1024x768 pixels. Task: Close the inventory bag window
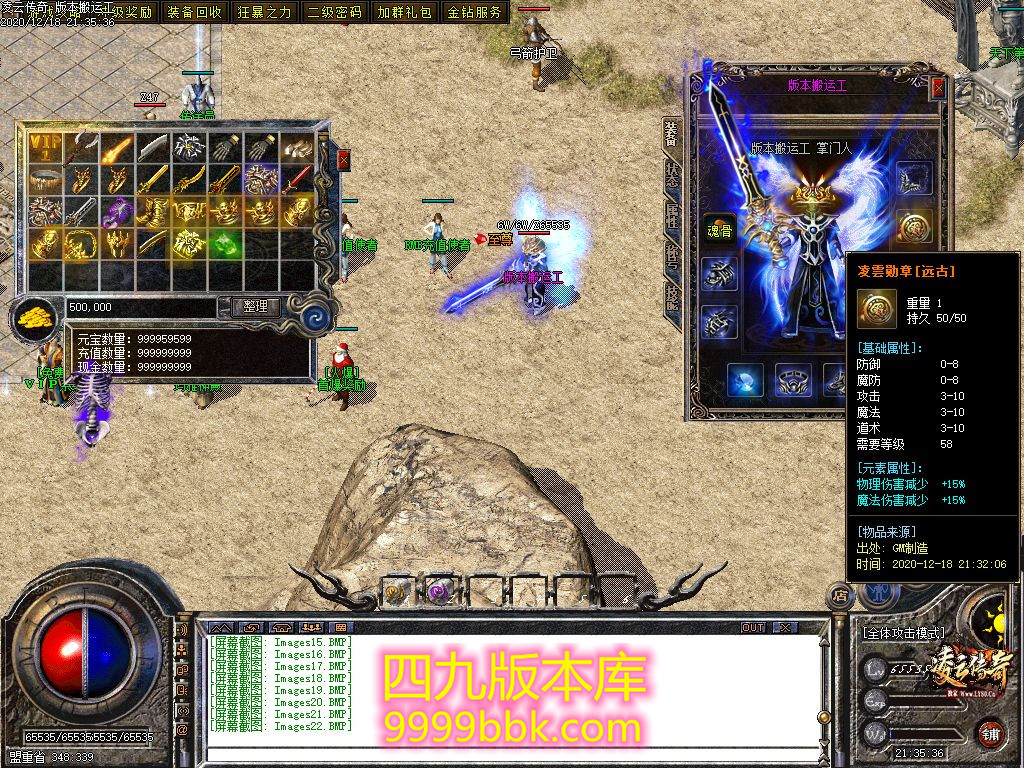point(344,160)
